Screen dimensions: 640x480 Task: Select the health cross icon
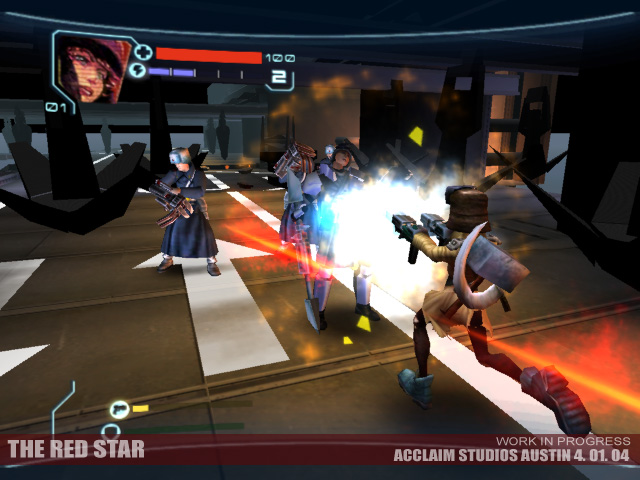pos(142,53)
